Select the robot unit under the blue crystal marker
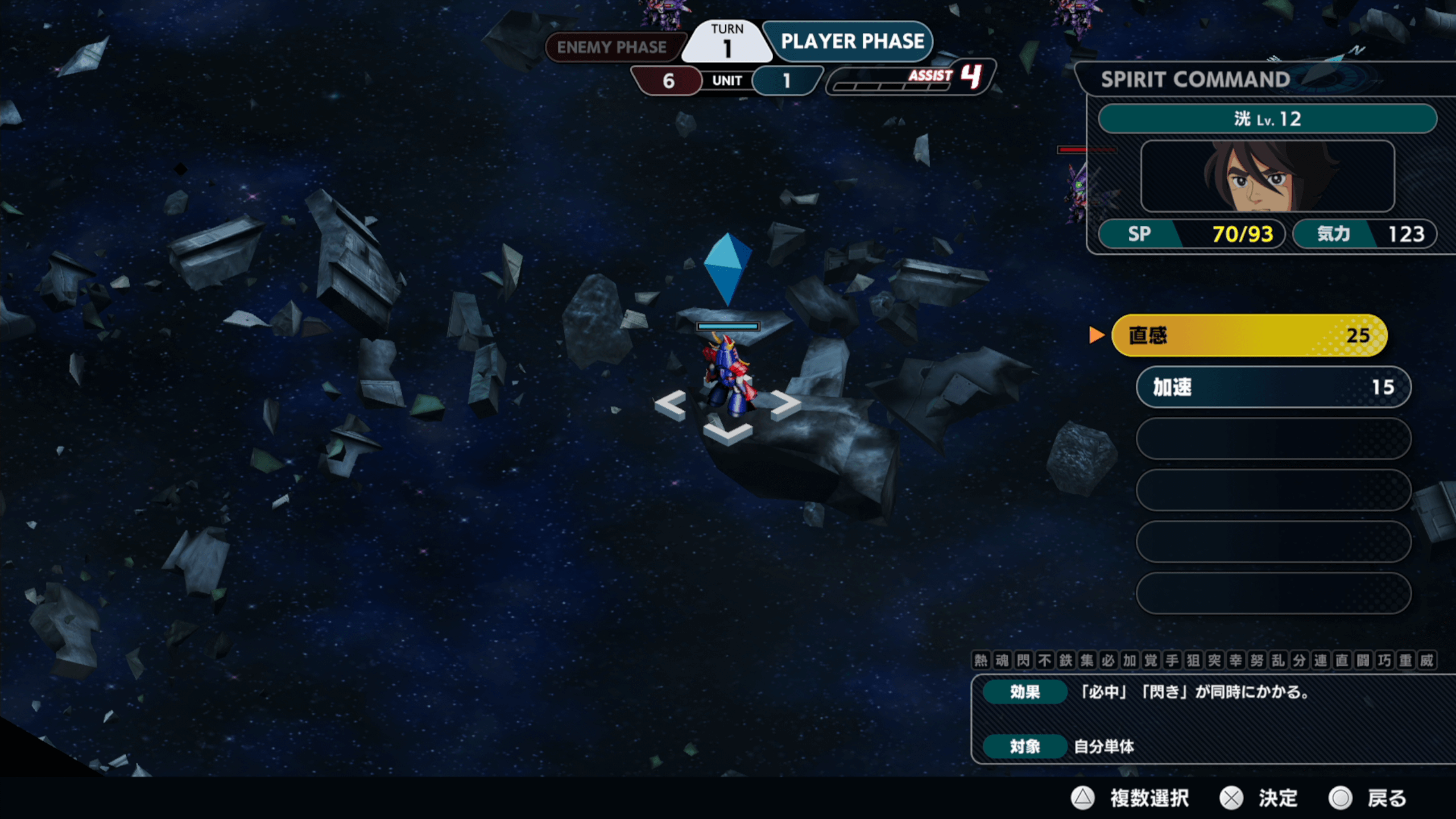The height and width of the screenshot is (819, 1456). click(727, 375)
